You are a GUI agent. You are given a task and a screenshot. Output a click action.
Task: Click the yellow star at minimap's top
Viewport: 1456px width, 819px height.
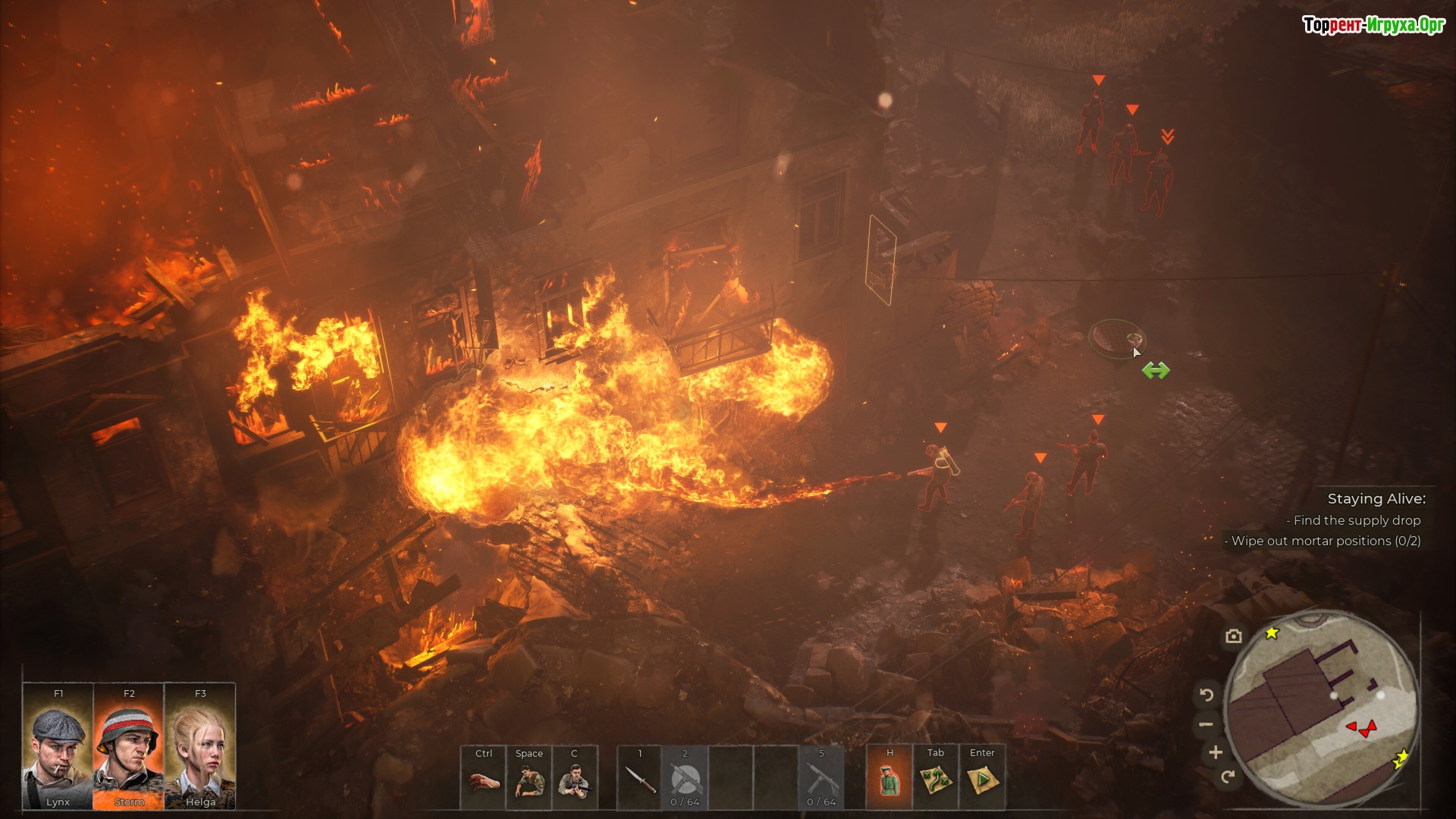(1272, 632)
